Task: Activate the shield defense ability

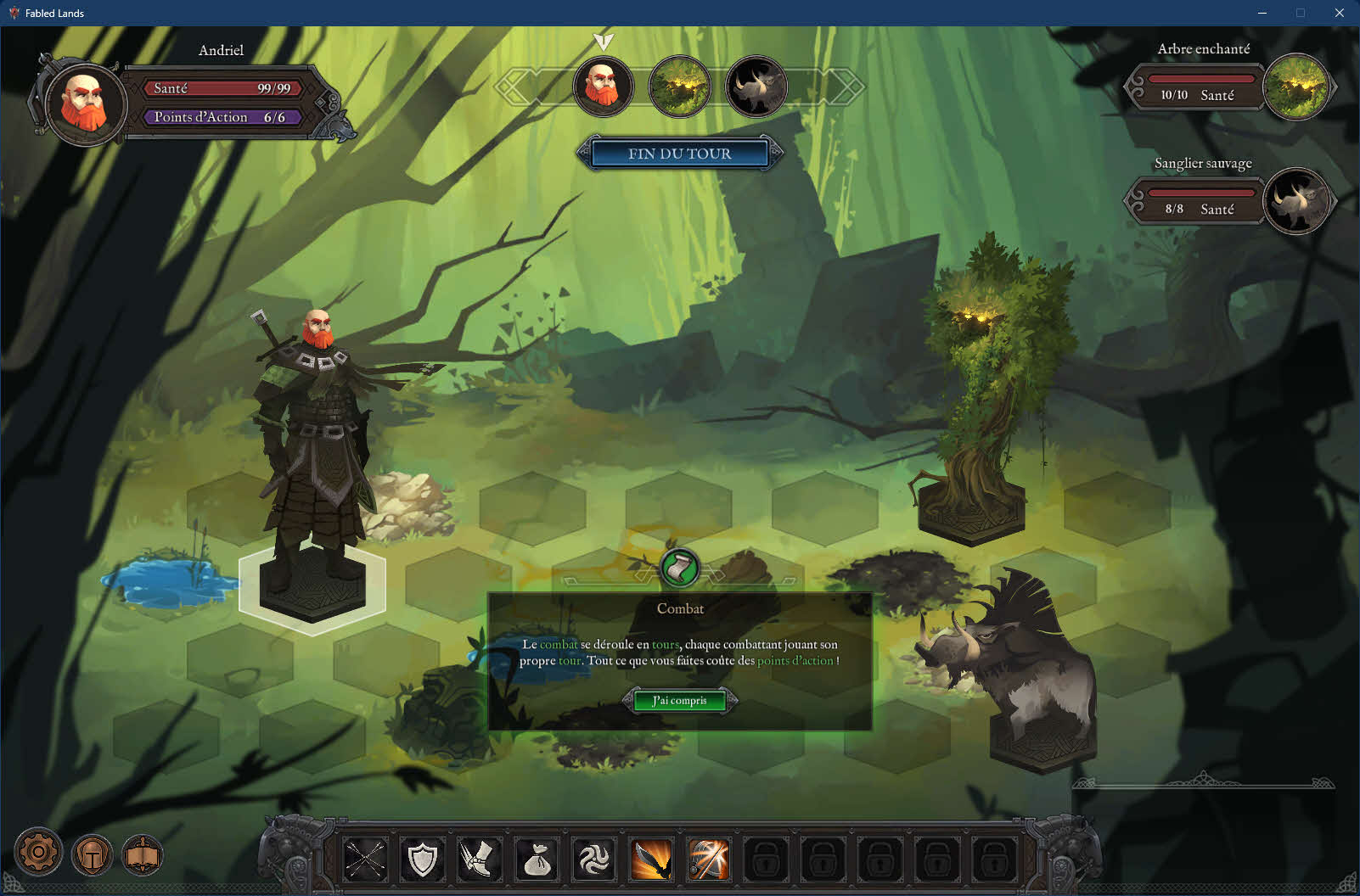Action: click(x=422, y=860)
